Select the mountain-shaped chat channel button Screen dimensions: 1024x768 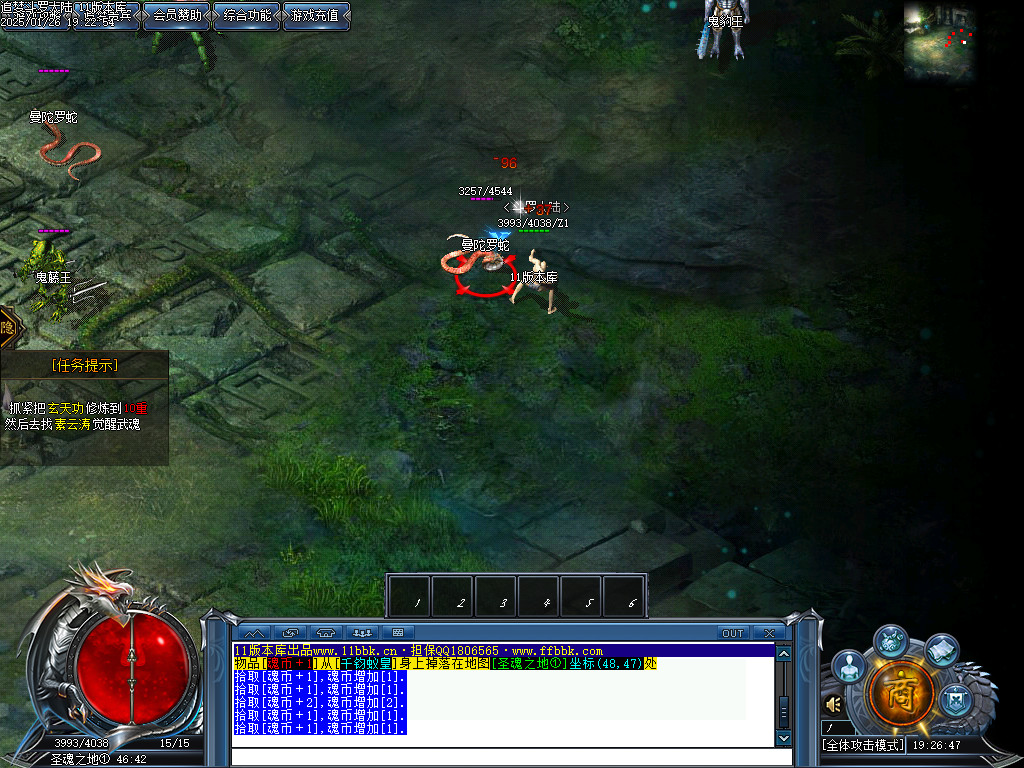click(254, 633)
